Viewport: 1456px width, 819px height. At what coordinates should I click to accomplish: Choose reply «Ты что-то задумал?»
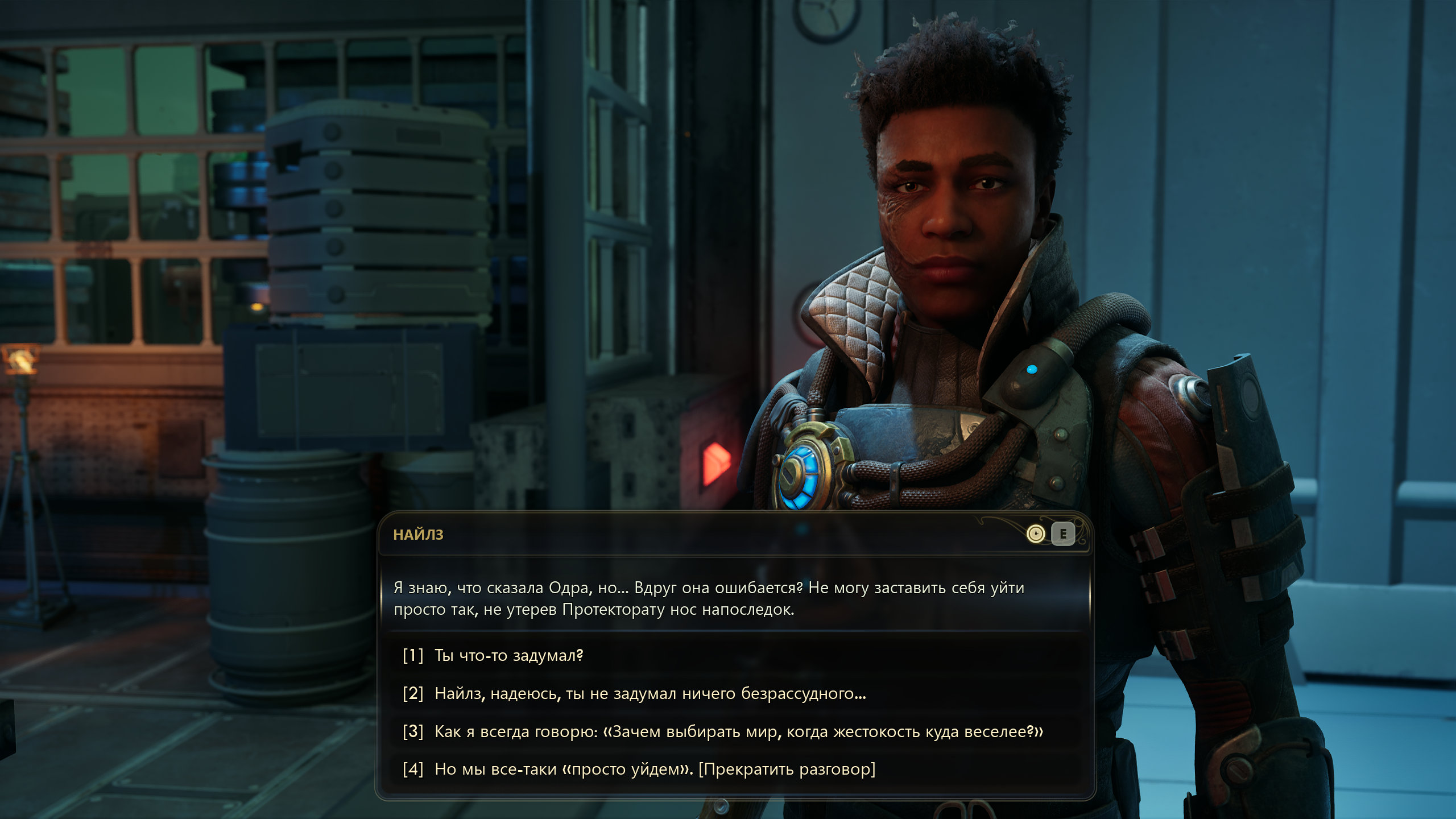point(508,656)
